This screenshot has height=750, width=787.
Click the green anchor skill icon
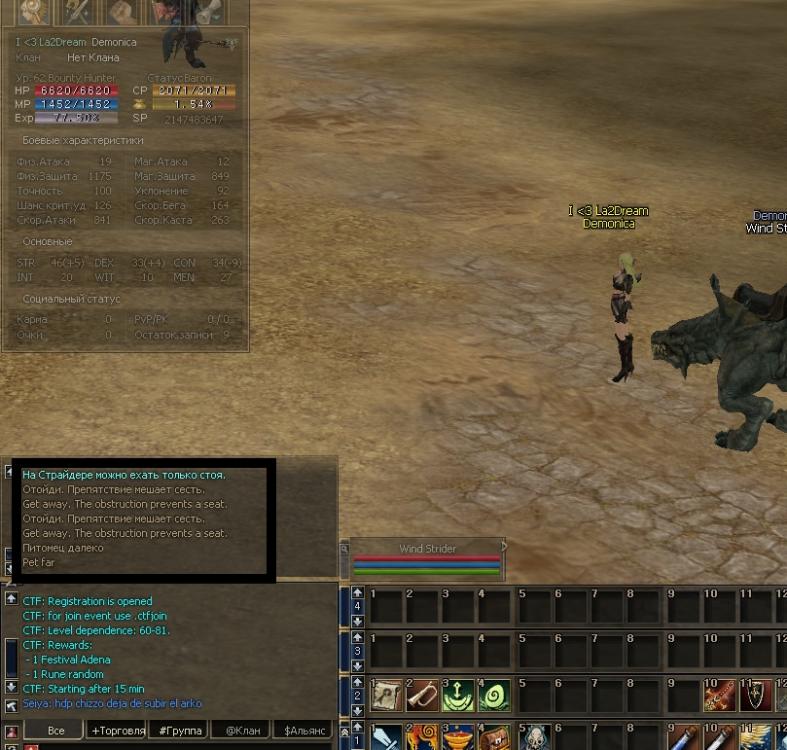click(459, 696)
